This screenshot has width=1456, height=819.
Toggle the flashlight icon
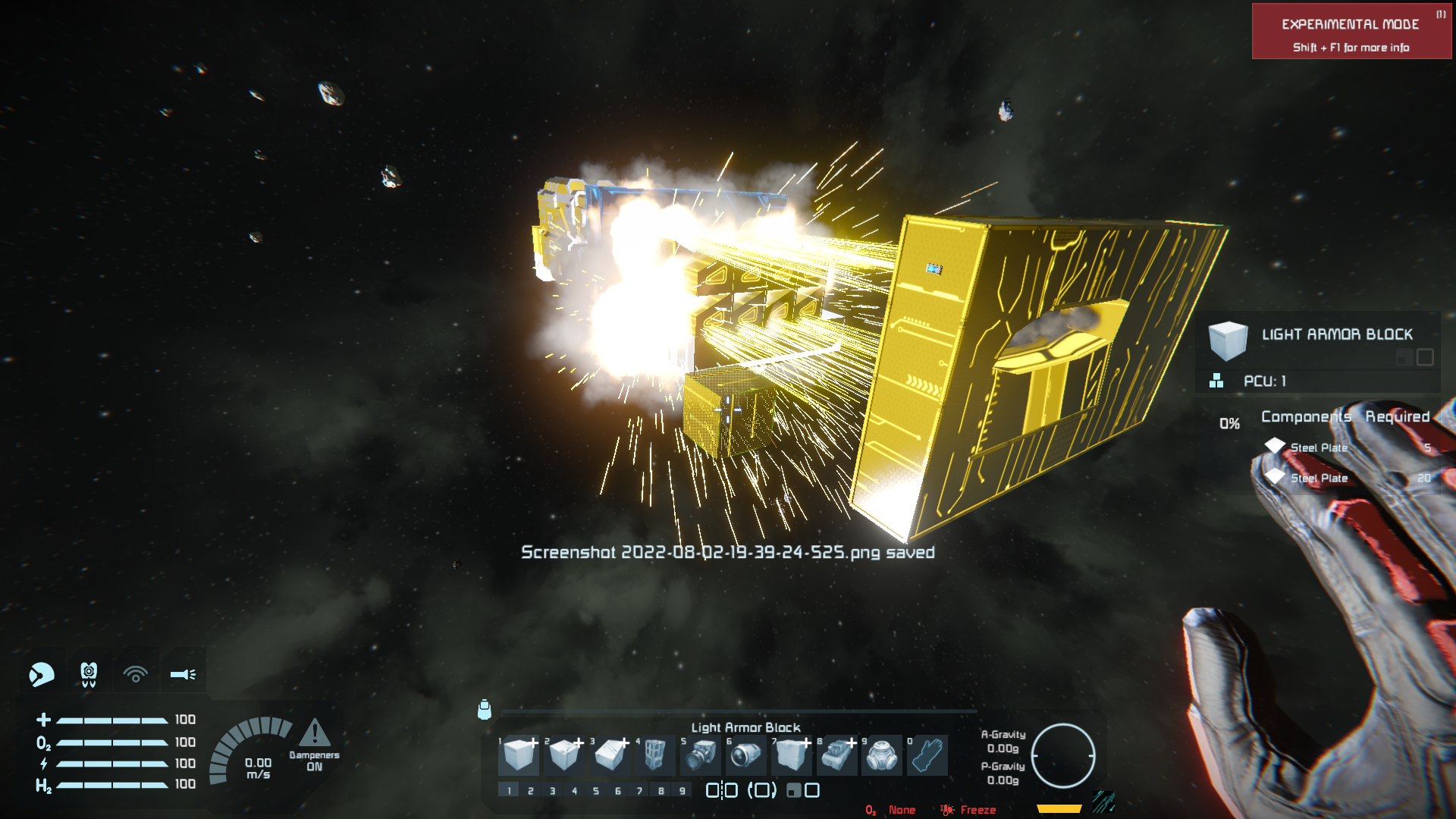tap(183, 673)
